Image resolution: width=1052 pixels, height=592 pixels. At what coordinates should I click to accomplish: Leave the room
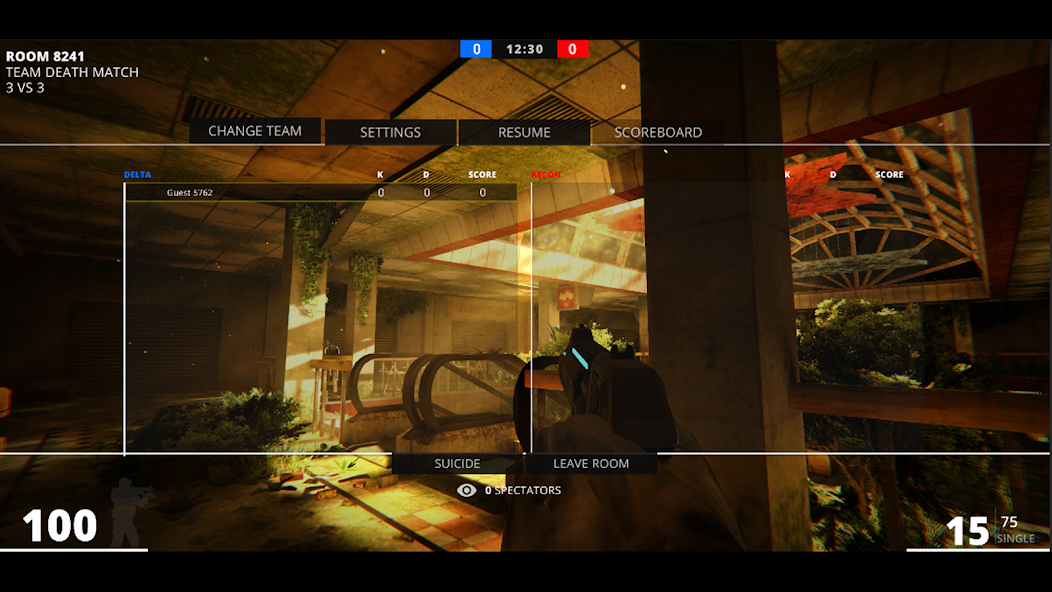pos(591,464)
